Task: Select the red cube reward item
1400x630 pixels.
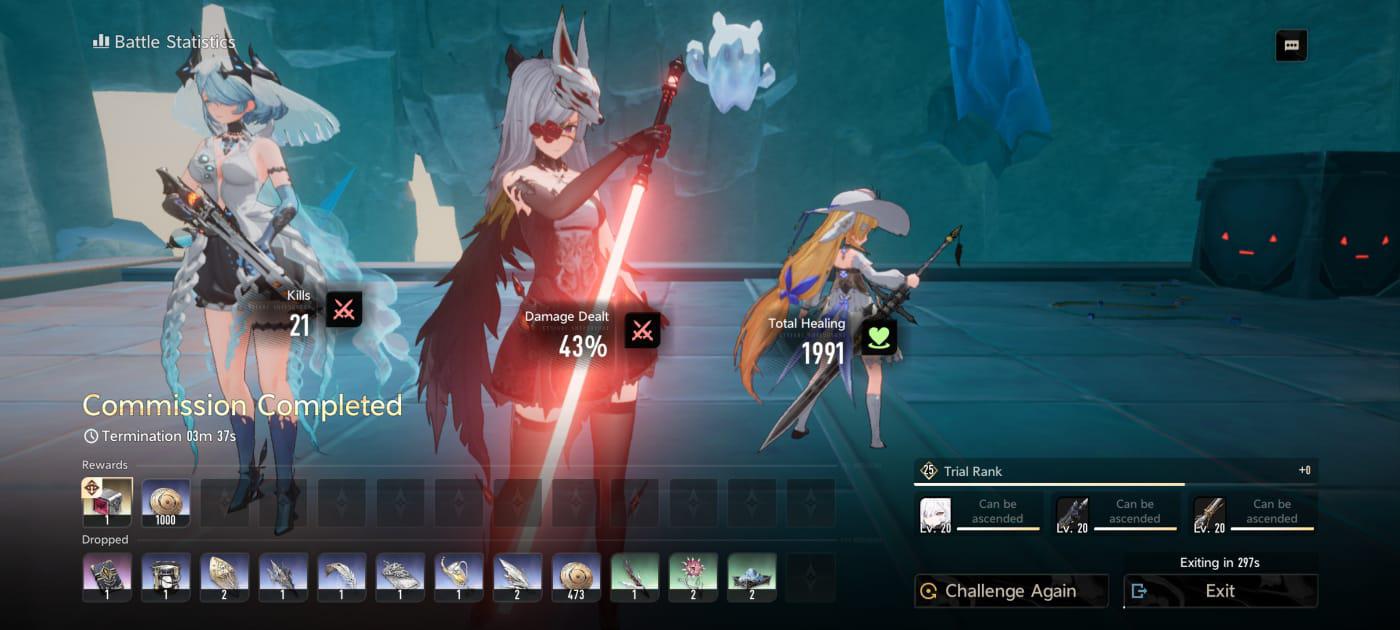Action: pyautogui.click(x=107, y=502)
